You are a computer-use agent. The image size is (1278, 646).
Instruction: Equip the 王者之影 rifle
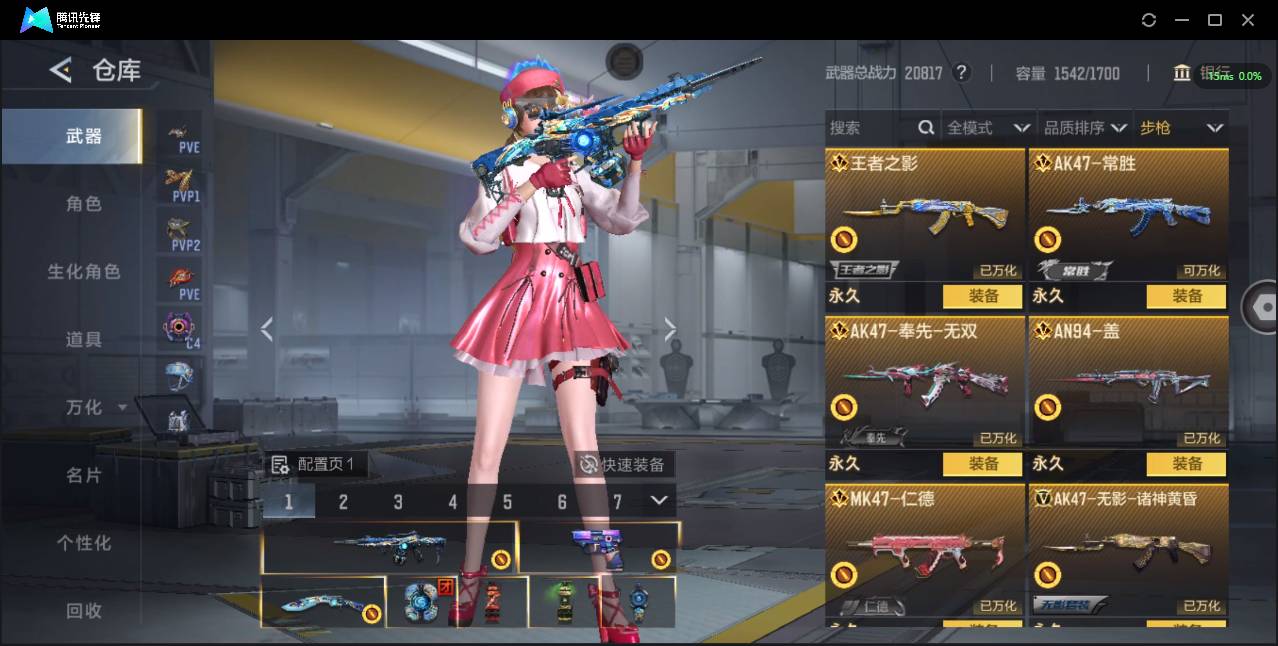(983, 296)
